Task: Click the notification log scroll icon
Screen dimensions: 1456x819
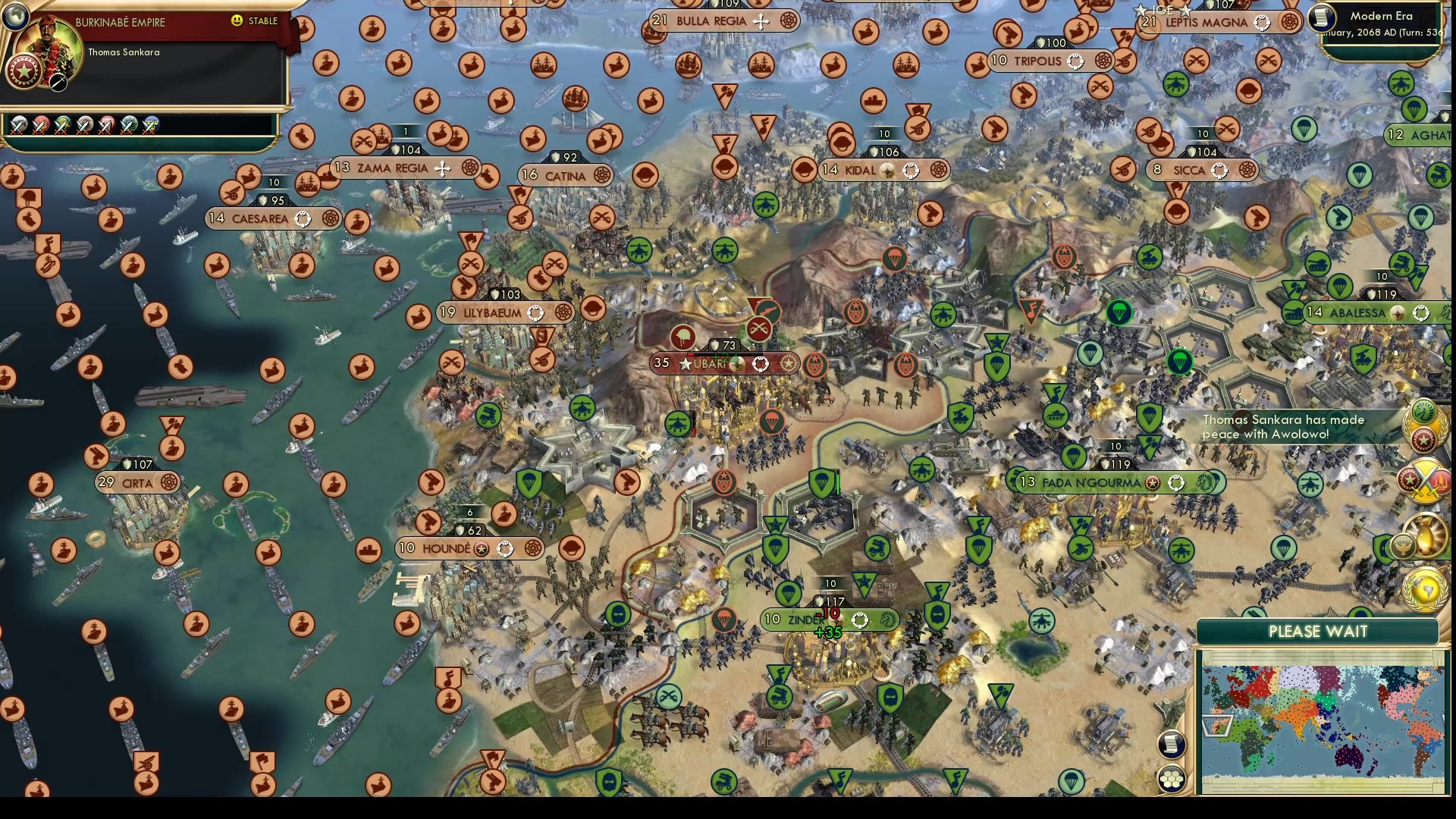Action: tap(1171, 745)
